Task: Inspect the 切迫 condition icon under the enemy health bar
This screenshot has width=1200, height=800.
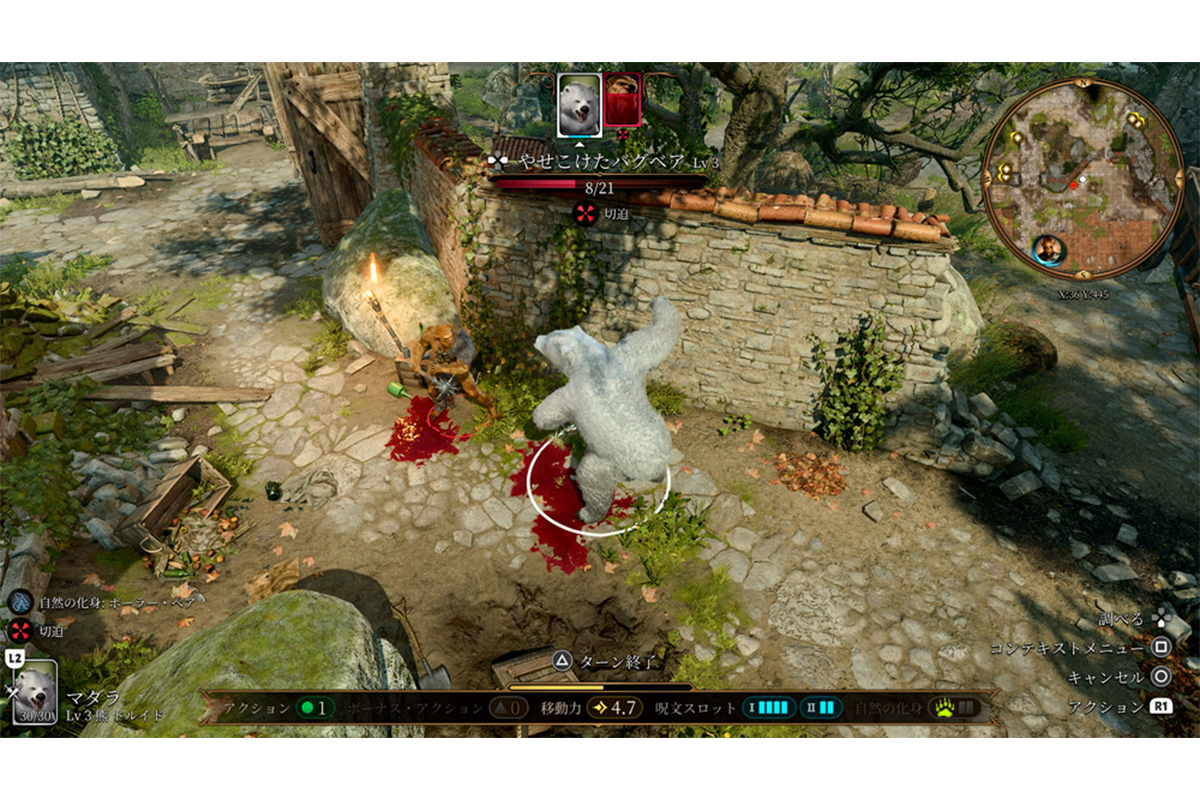Action: (x=585, y=212)
